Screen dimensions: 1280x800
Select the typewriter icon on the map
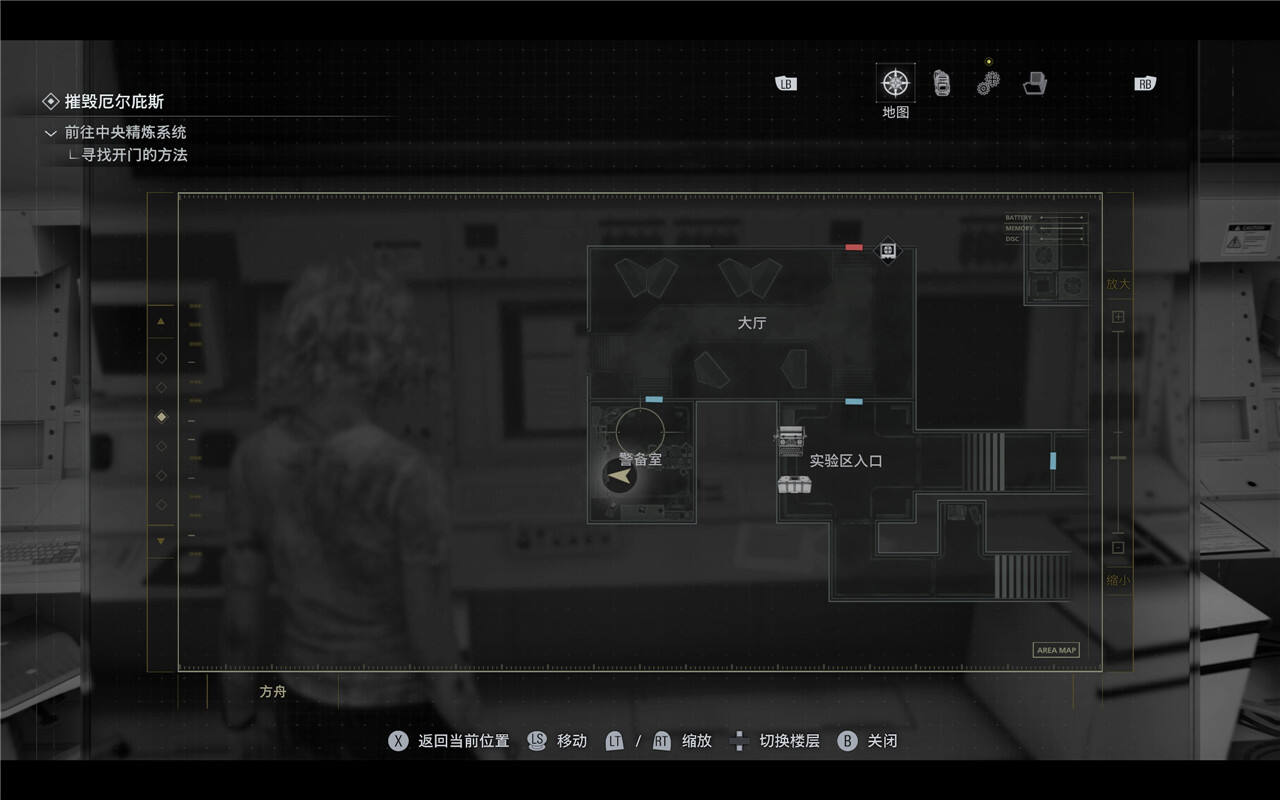coord(790,439)
